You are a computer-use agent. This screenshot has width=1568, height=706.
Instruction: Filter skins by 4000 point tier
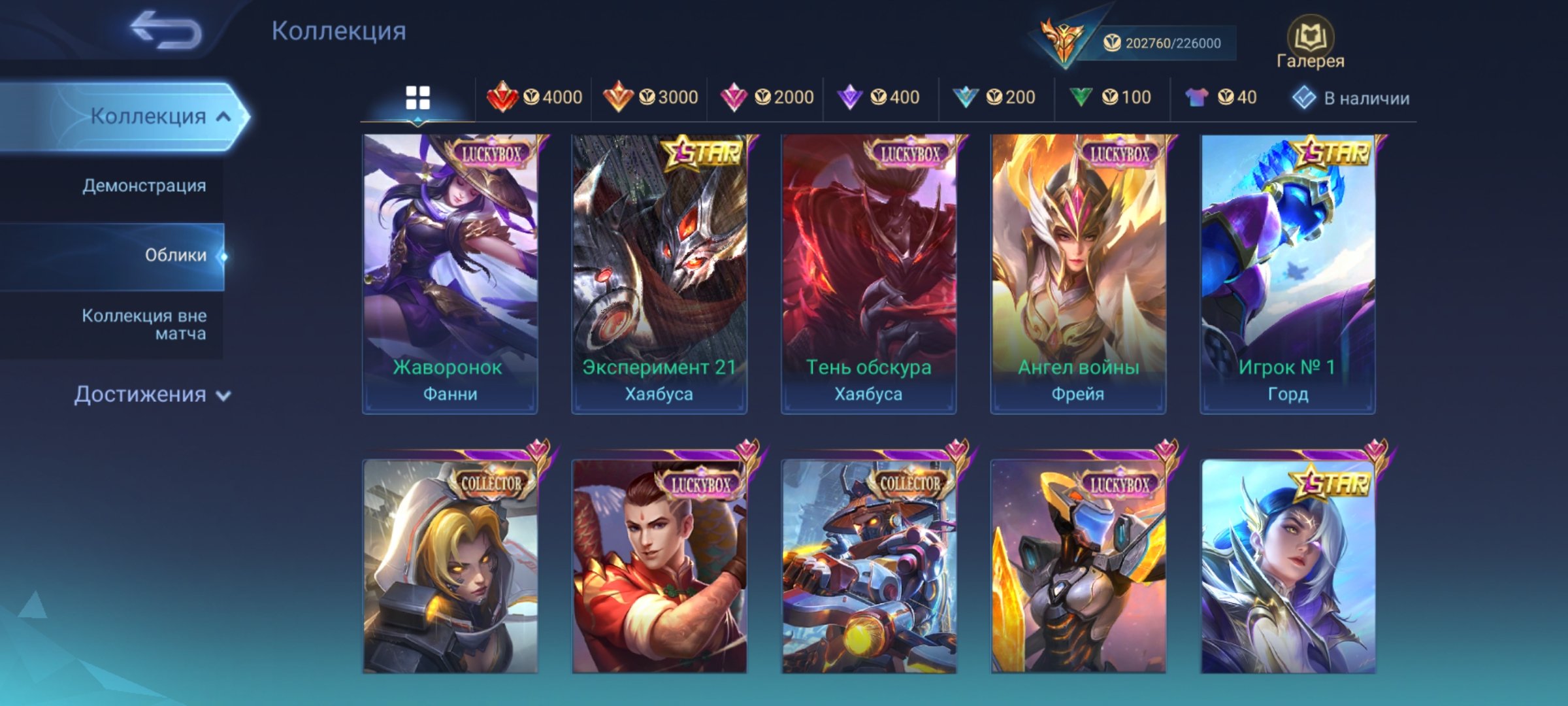[534, 97]
